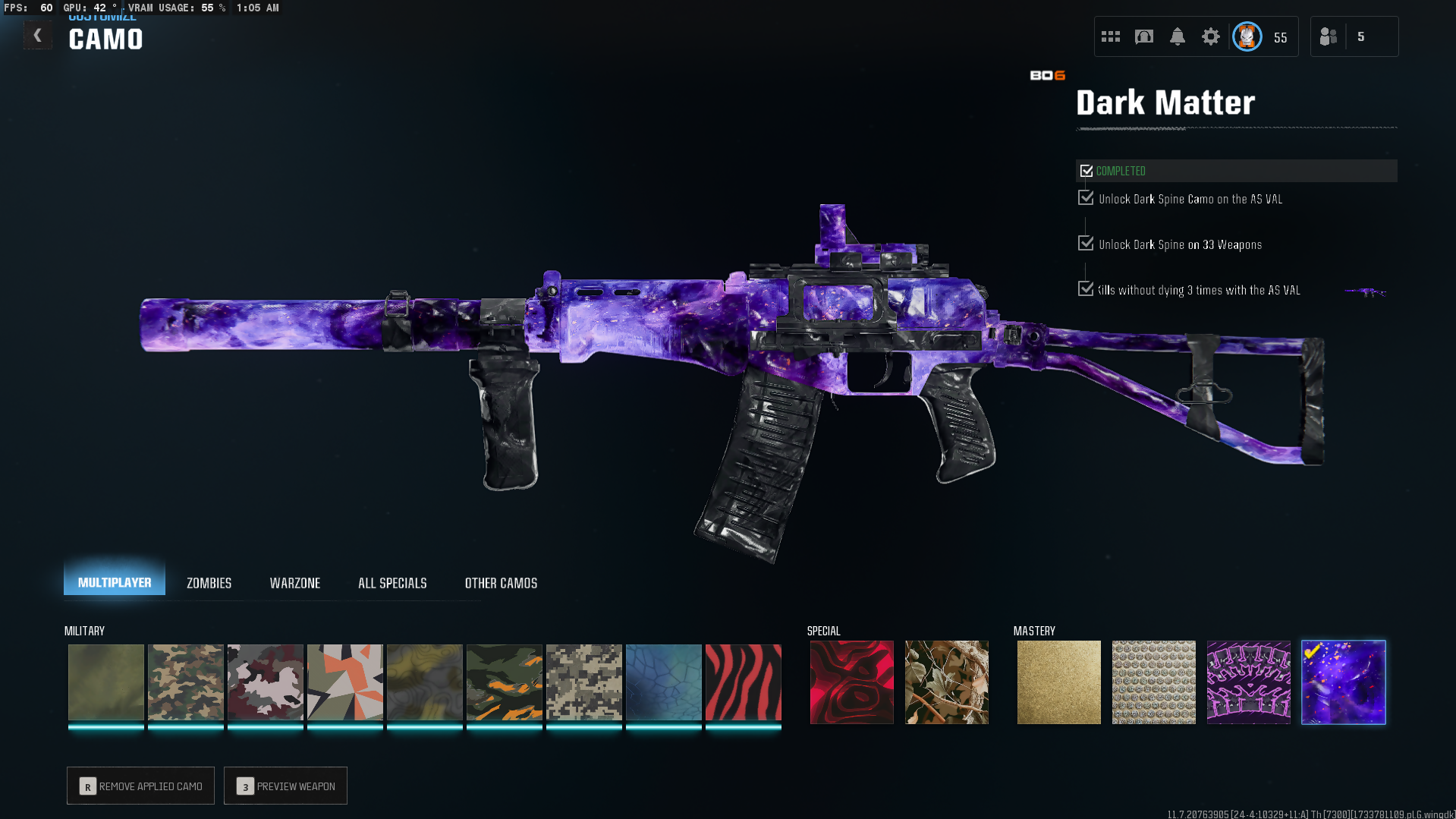Open the social friends panel
Screen dimensions: 1456x819
[x=1329, y=36]
